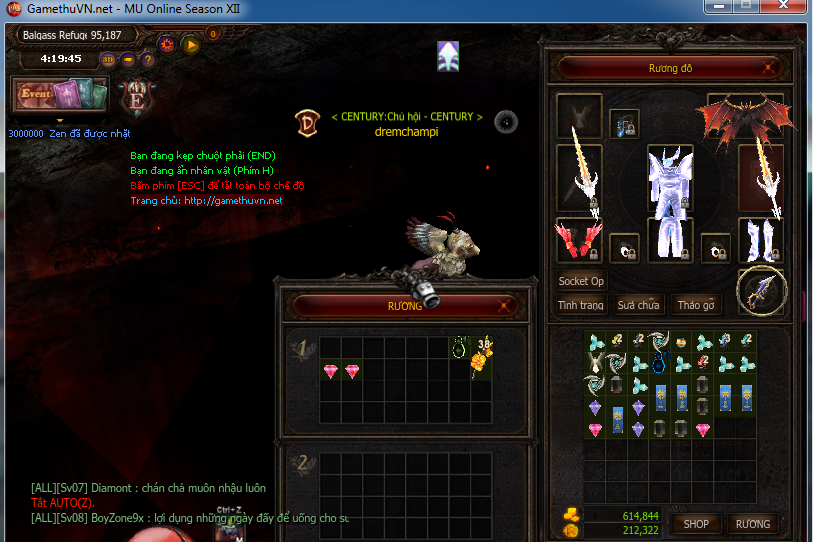This screenshot has width=813, height=542.
Task: Click the RƯƠNG button beside SHOP
Action: point(752,523)
